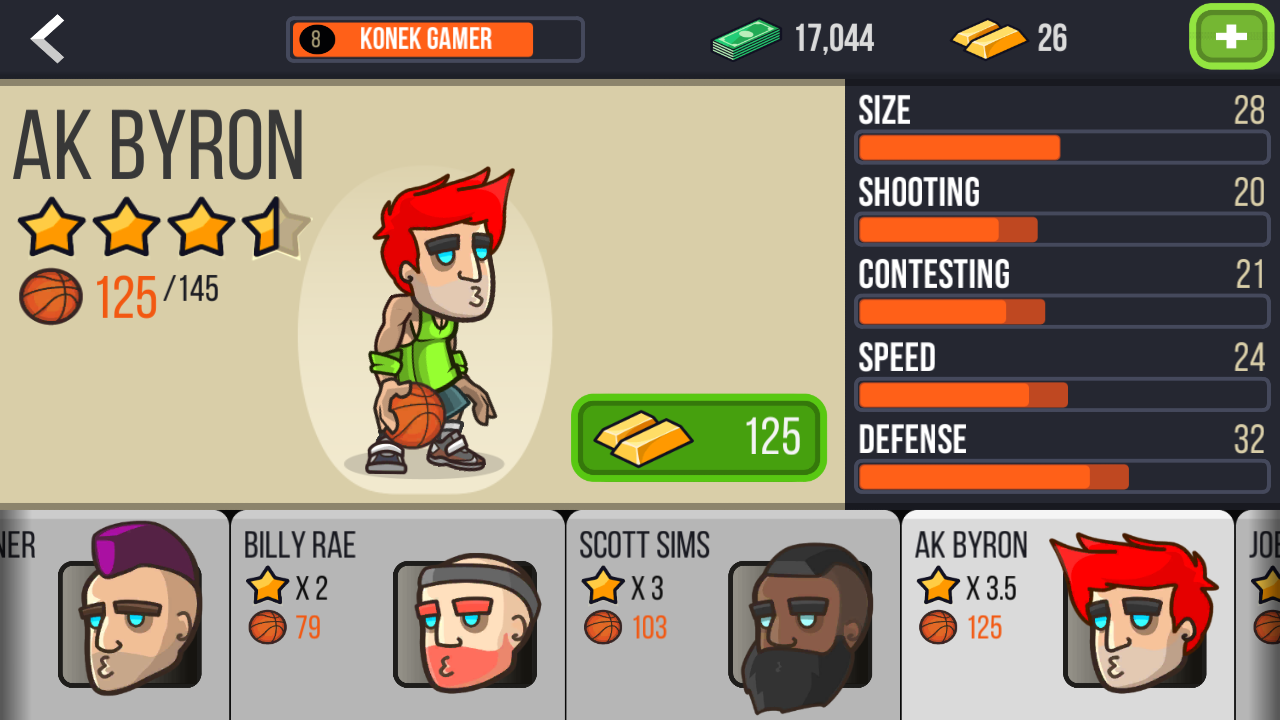
Task: Tap the level 8 badge on the name banner
Action: click(316, 39)
